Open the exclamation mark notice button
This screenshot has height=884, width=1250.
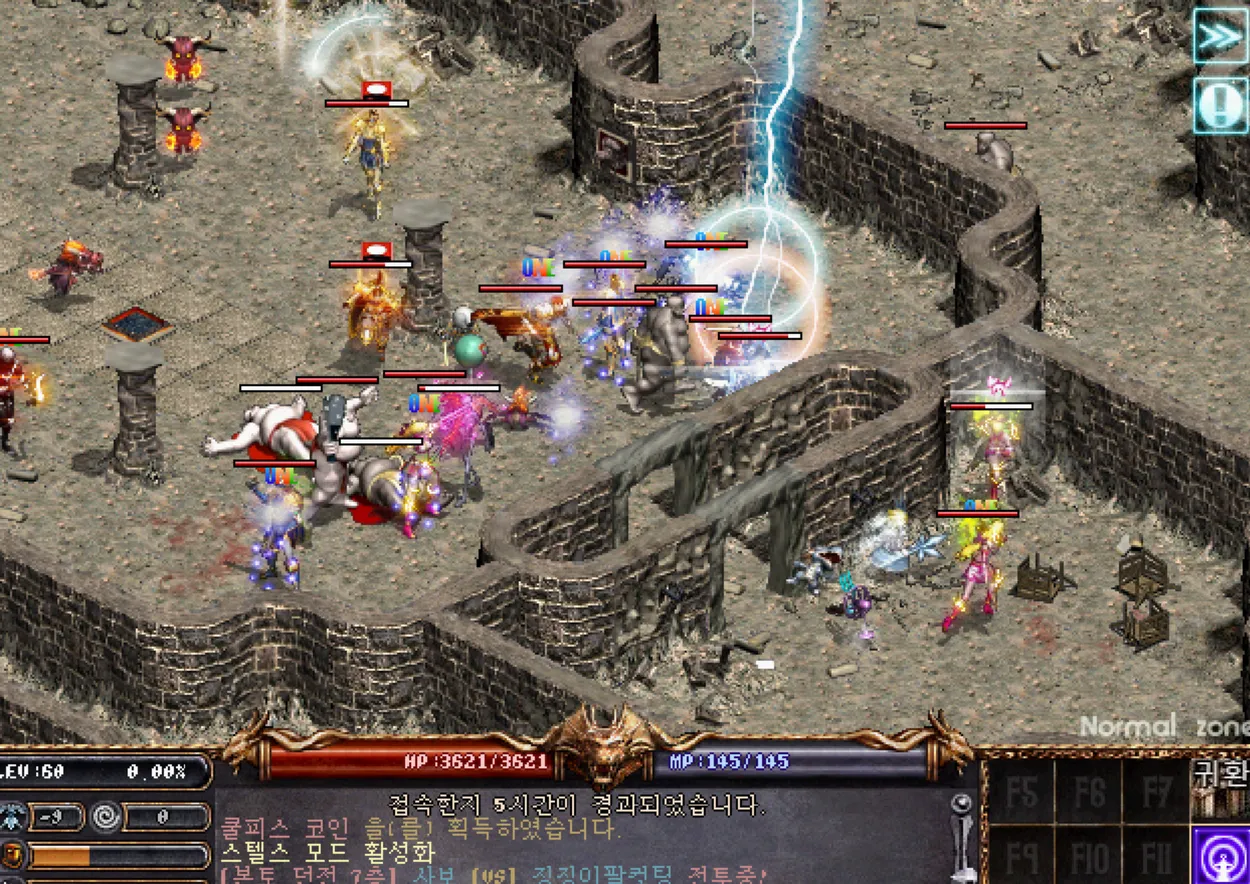(x=1220, y=105)
